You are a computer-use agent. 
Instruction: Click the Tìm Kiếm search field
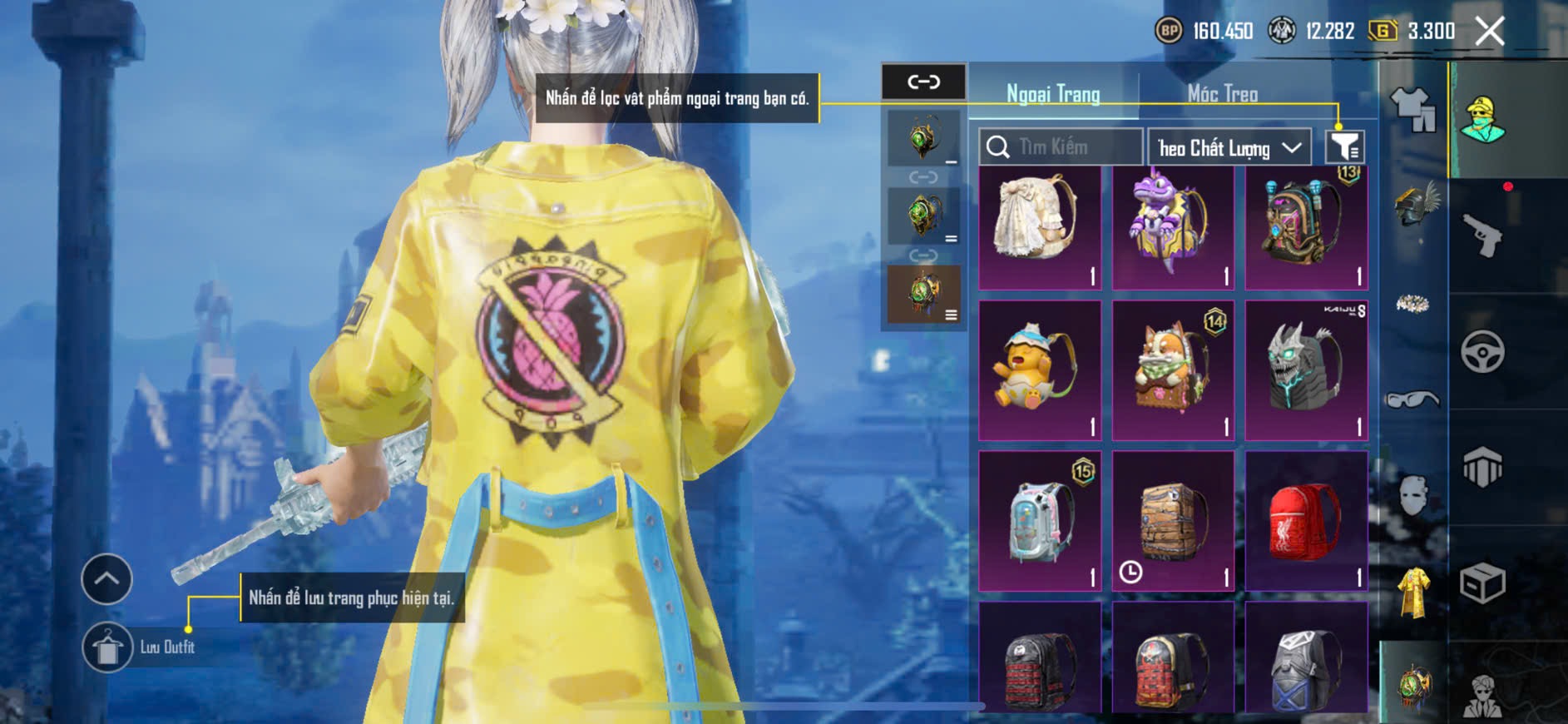point(1060,147)
